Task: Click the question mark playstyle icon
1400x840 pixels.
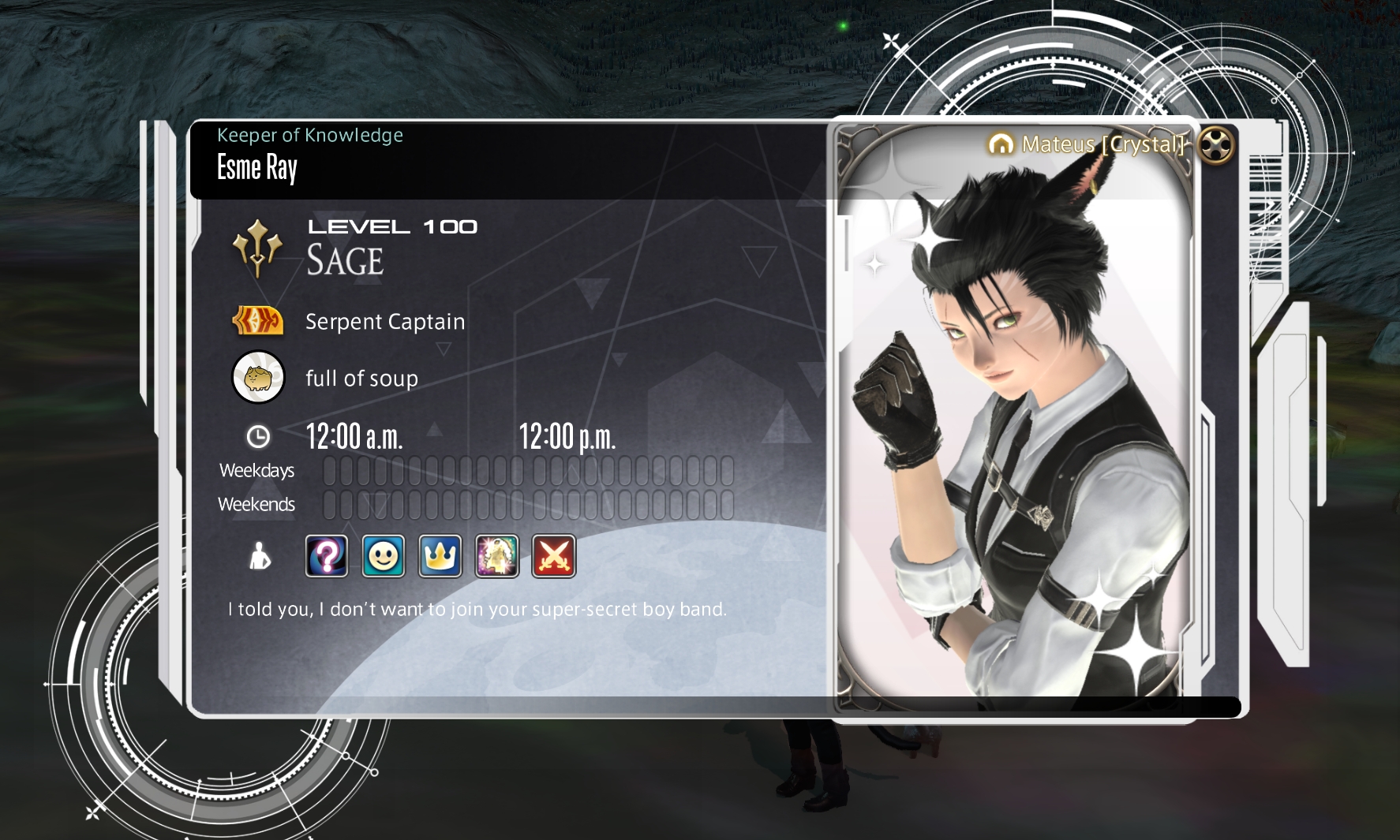Action: [327, 556]
